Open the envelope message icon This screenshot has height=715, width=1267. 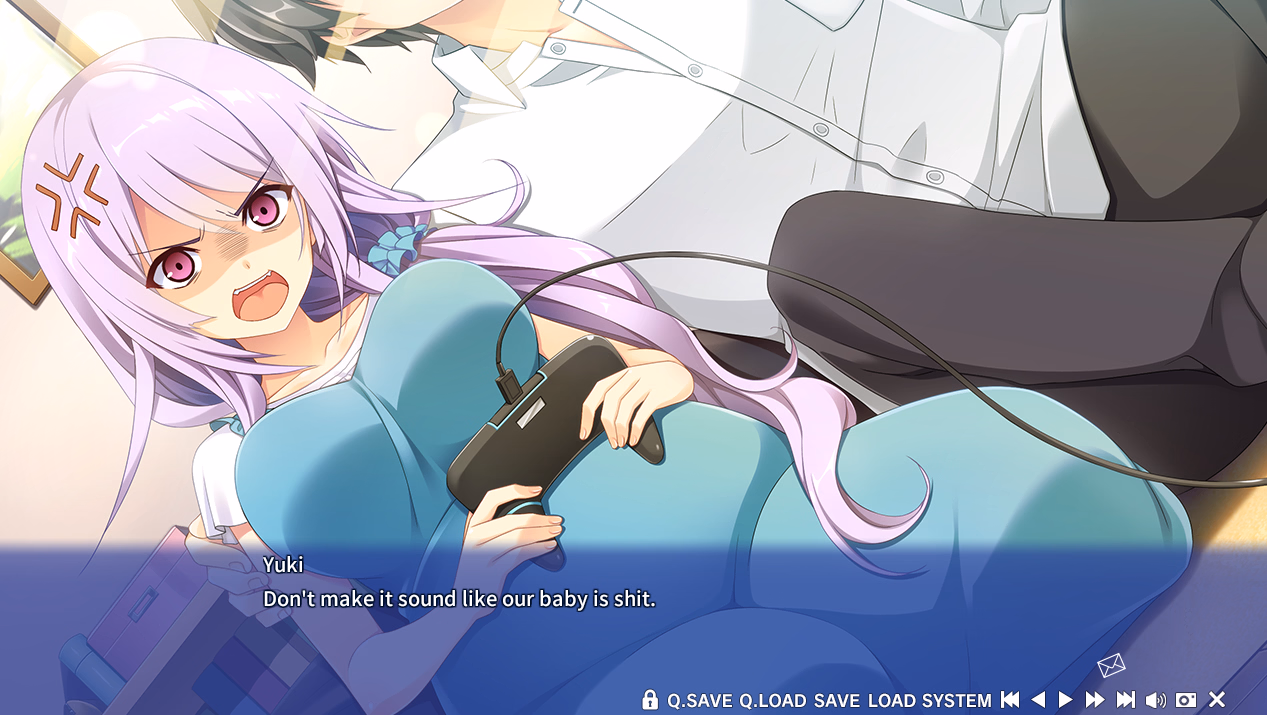click(1111, 665)
